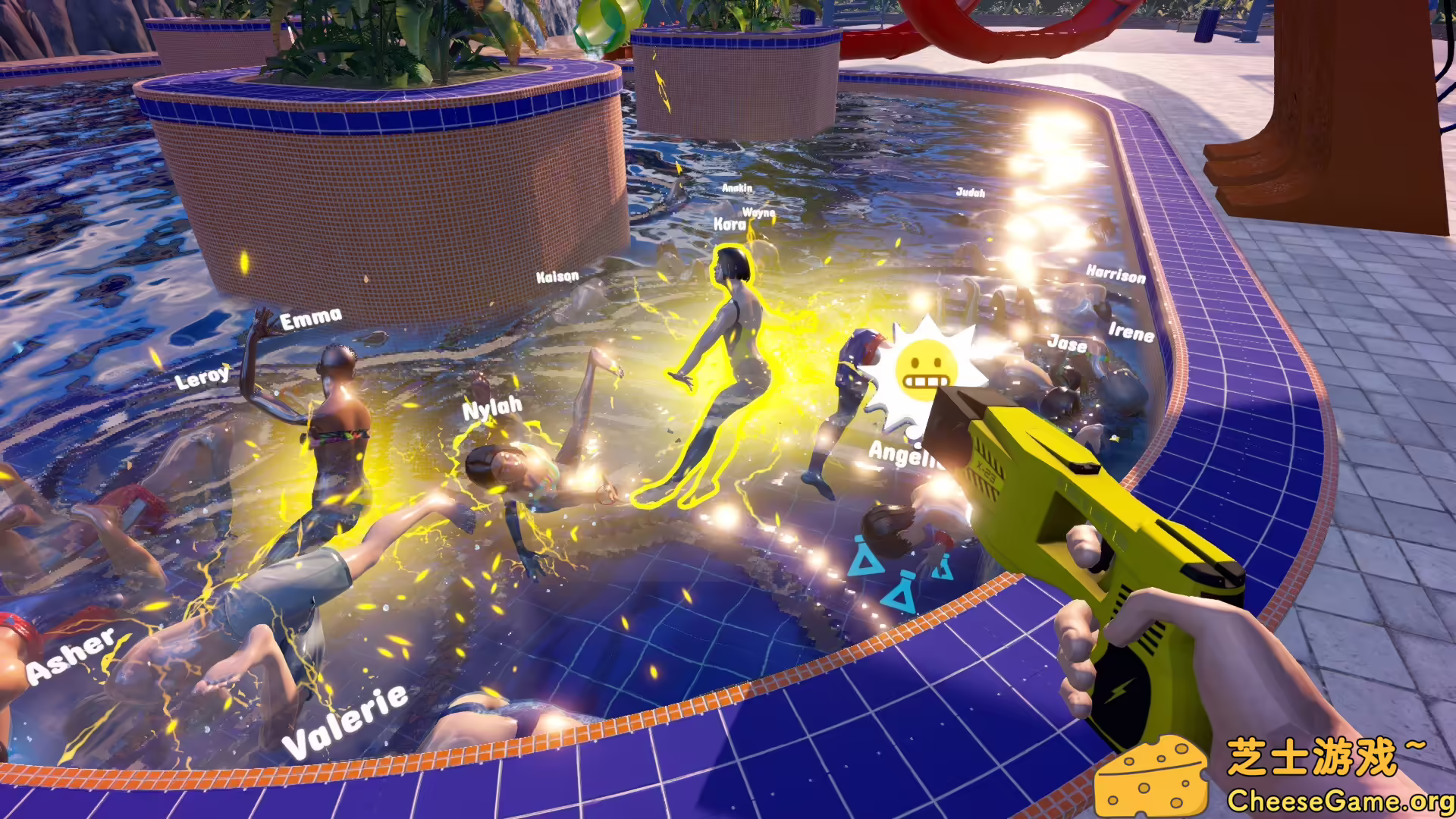
Task: Toggle Leroy's name label on
Action: (x=202, y=377)
